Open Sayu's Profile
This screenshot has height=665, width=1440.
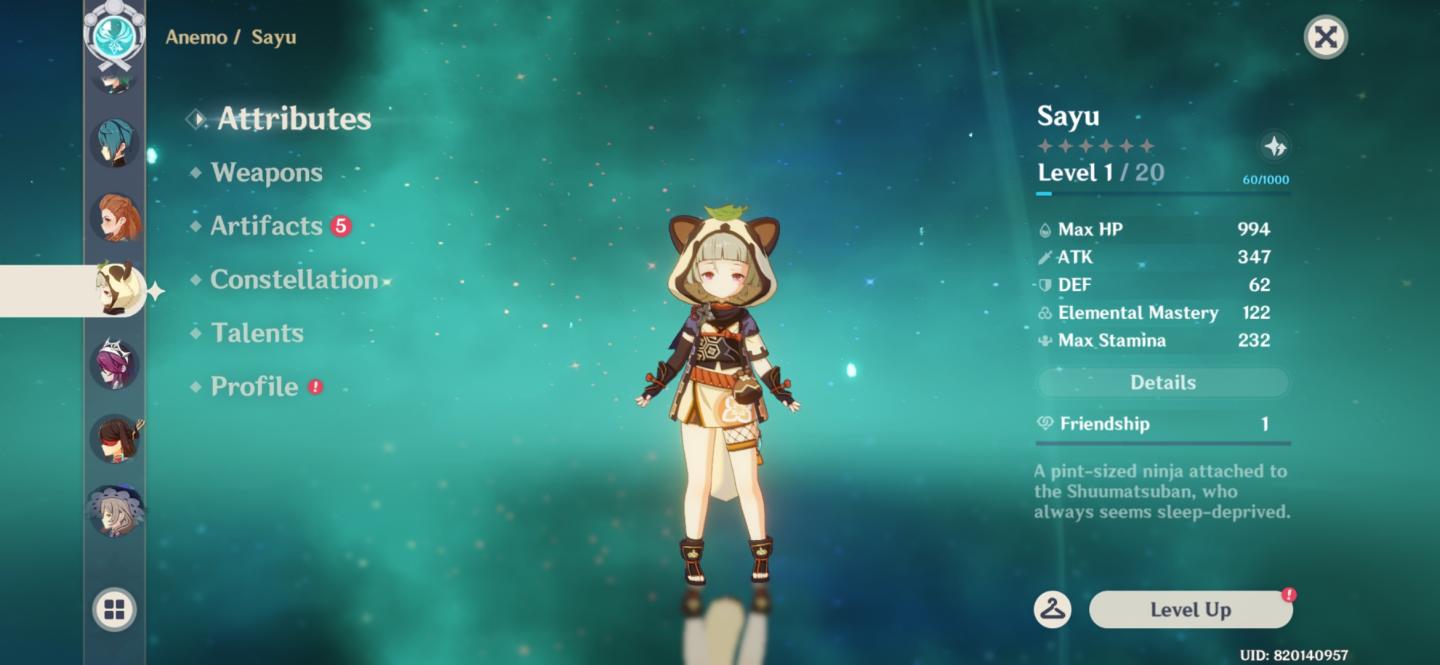coord(254,387)
